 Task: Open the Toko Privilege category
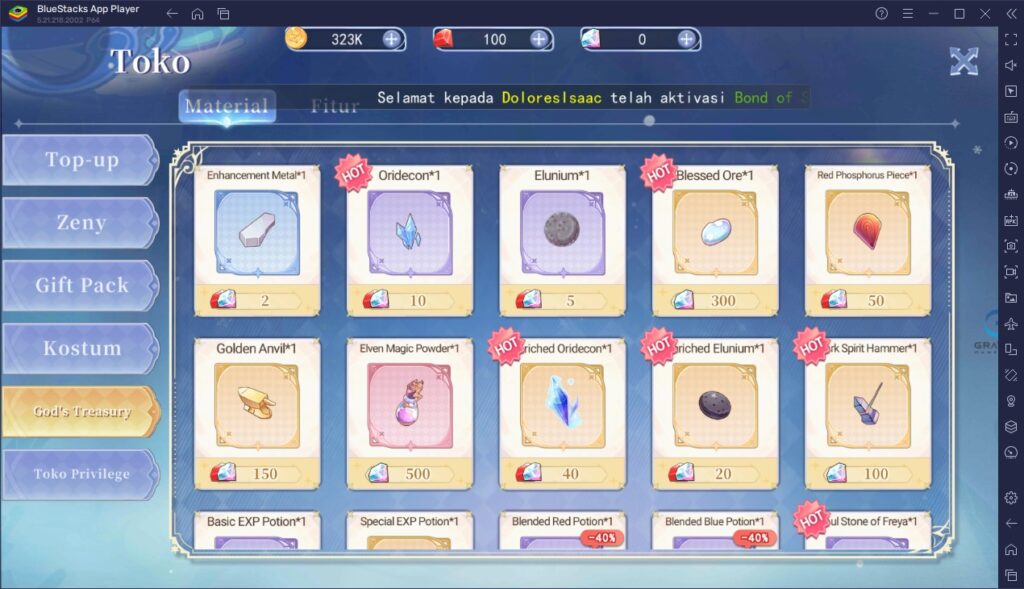point(81,474)
